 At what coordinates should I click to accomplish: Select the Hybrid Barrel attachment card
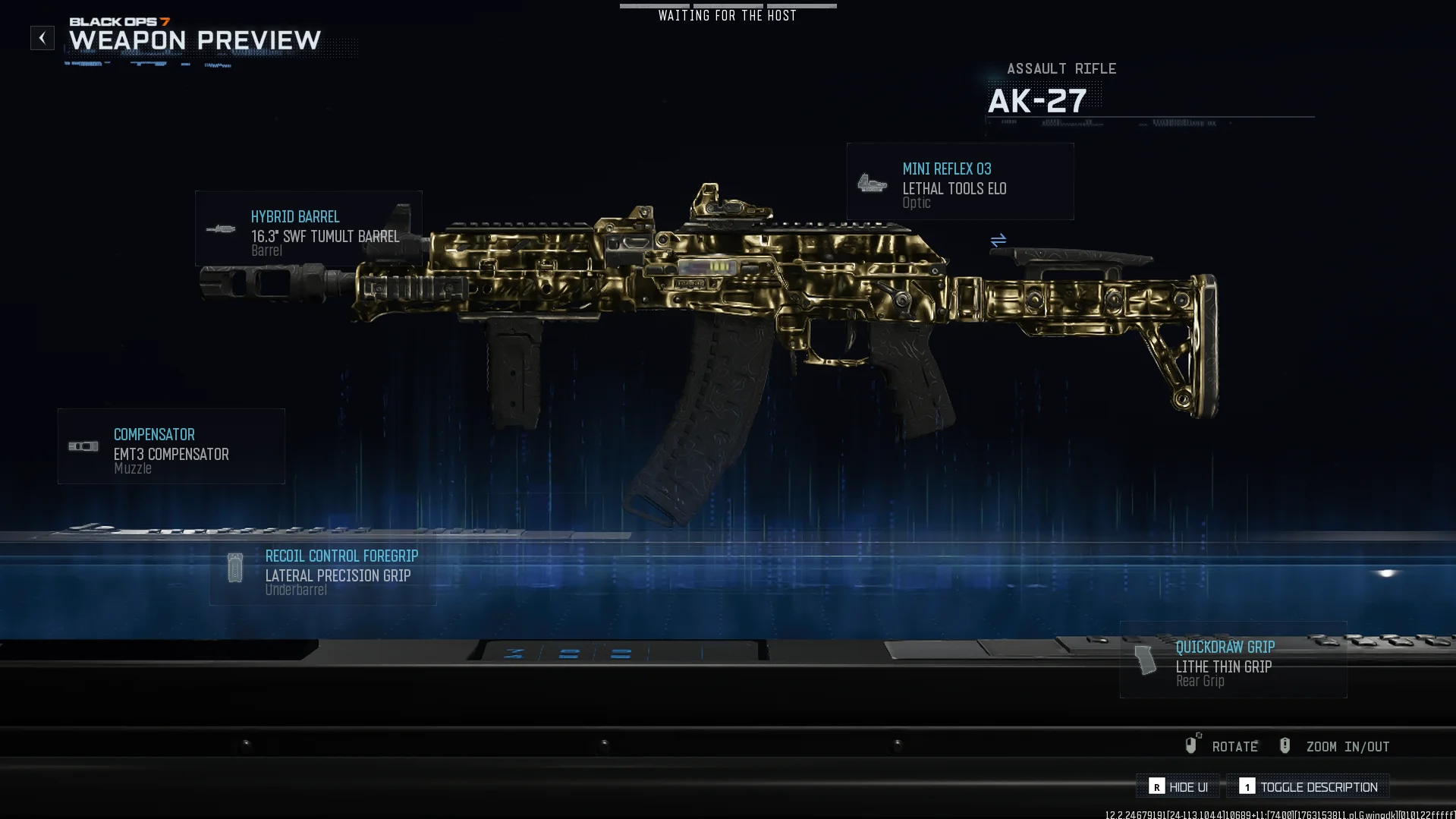tap(308, 228)
